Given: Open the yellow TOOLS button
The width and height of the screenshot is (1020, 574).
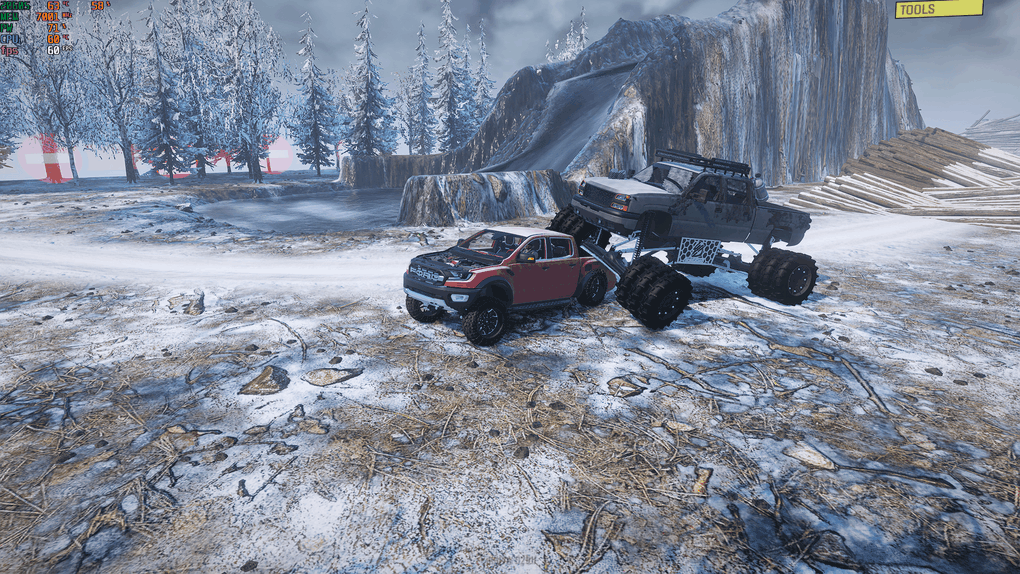Looking at the screenshot, I should (x=938, y=9).
